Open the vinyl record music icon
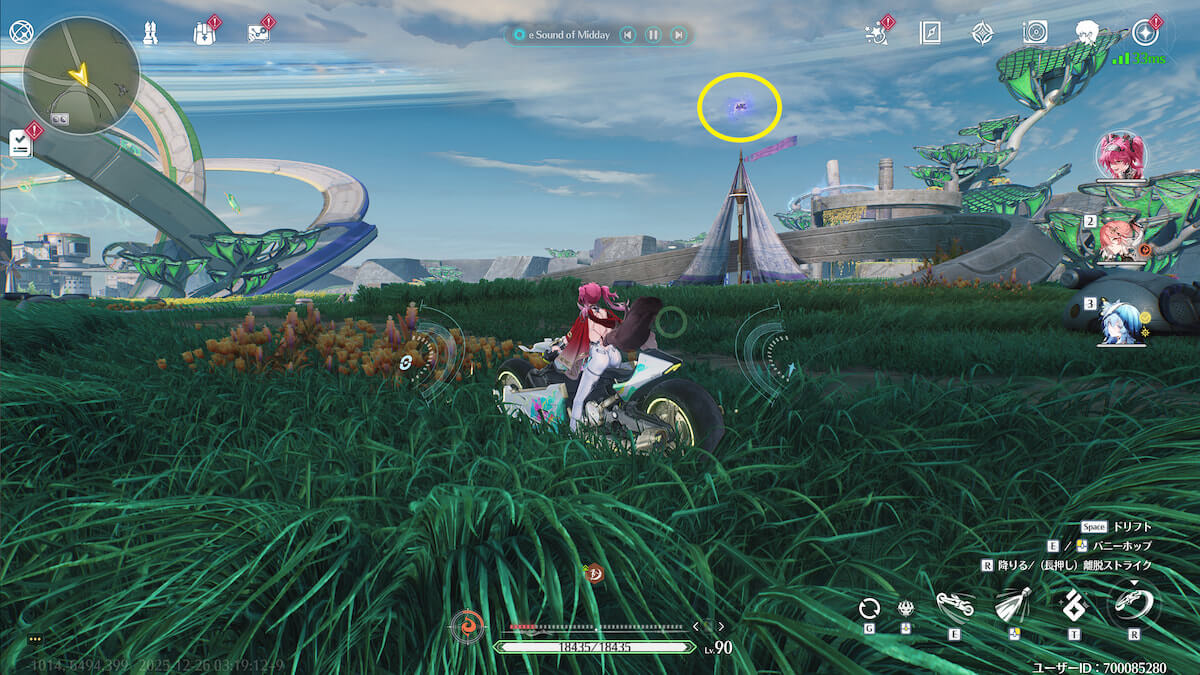The height and width of the screenshot is (675, 1200). point(1035,33)
